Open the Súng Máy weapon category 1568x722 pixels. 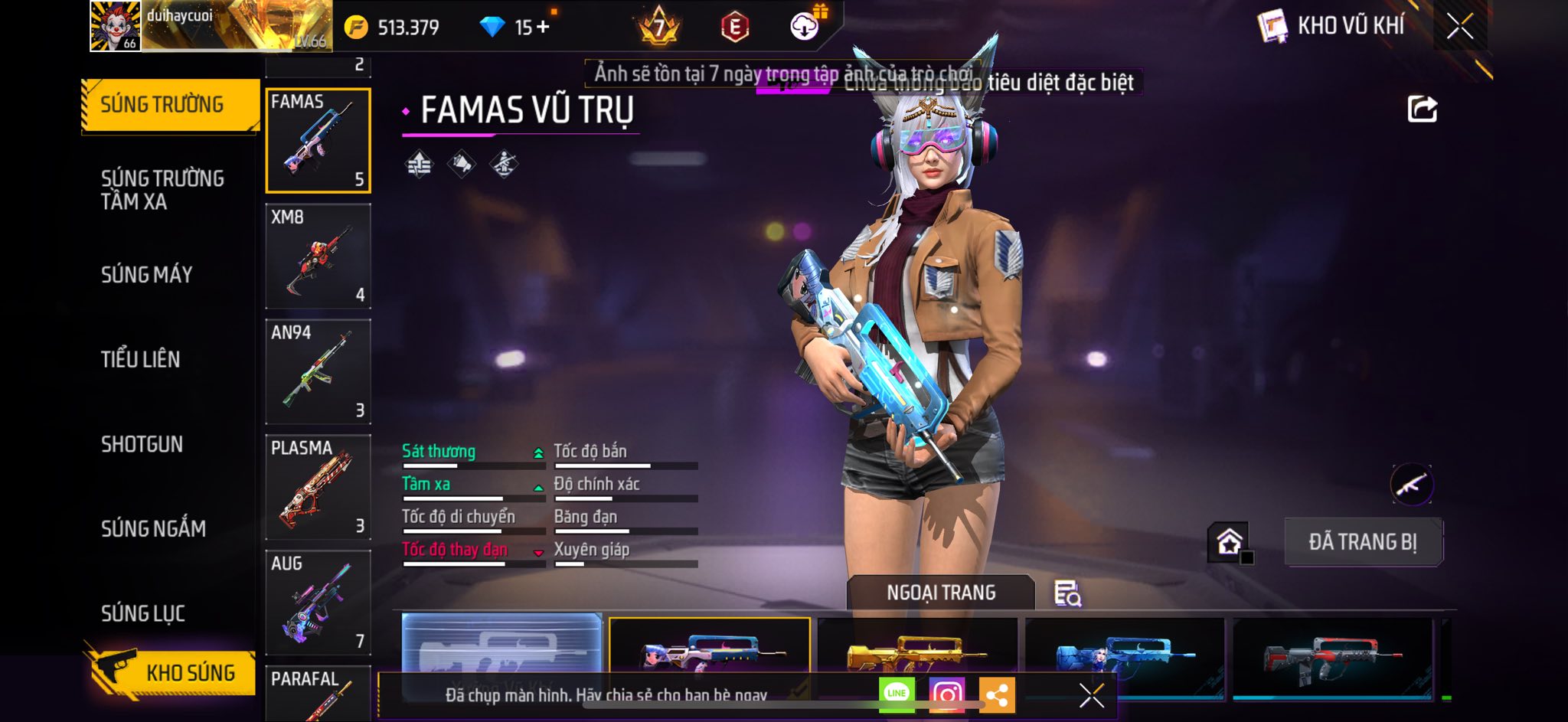coord(147,275)
